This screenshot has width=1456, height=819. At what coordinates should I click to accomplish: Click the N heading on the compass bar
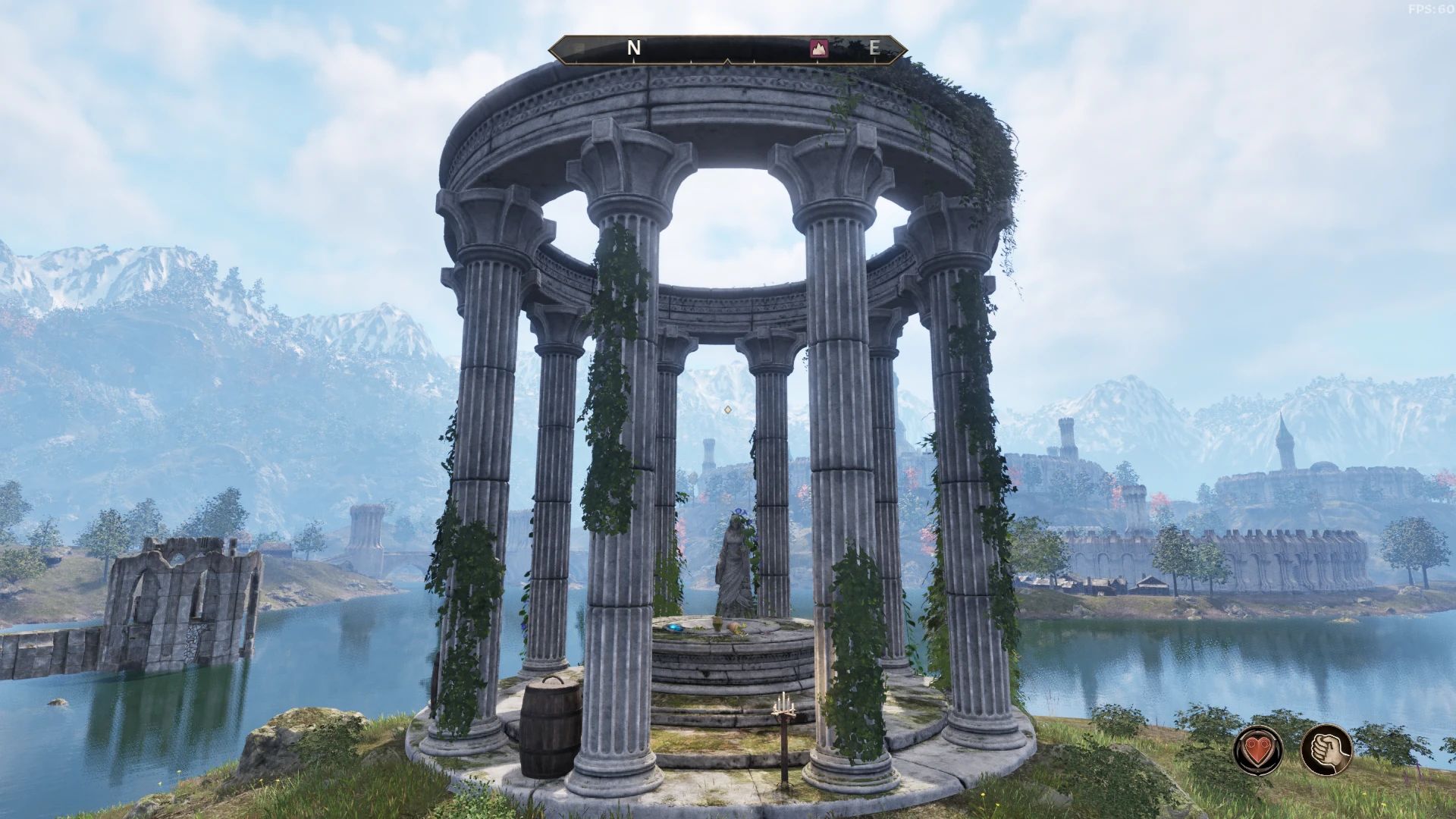(634, 48)
